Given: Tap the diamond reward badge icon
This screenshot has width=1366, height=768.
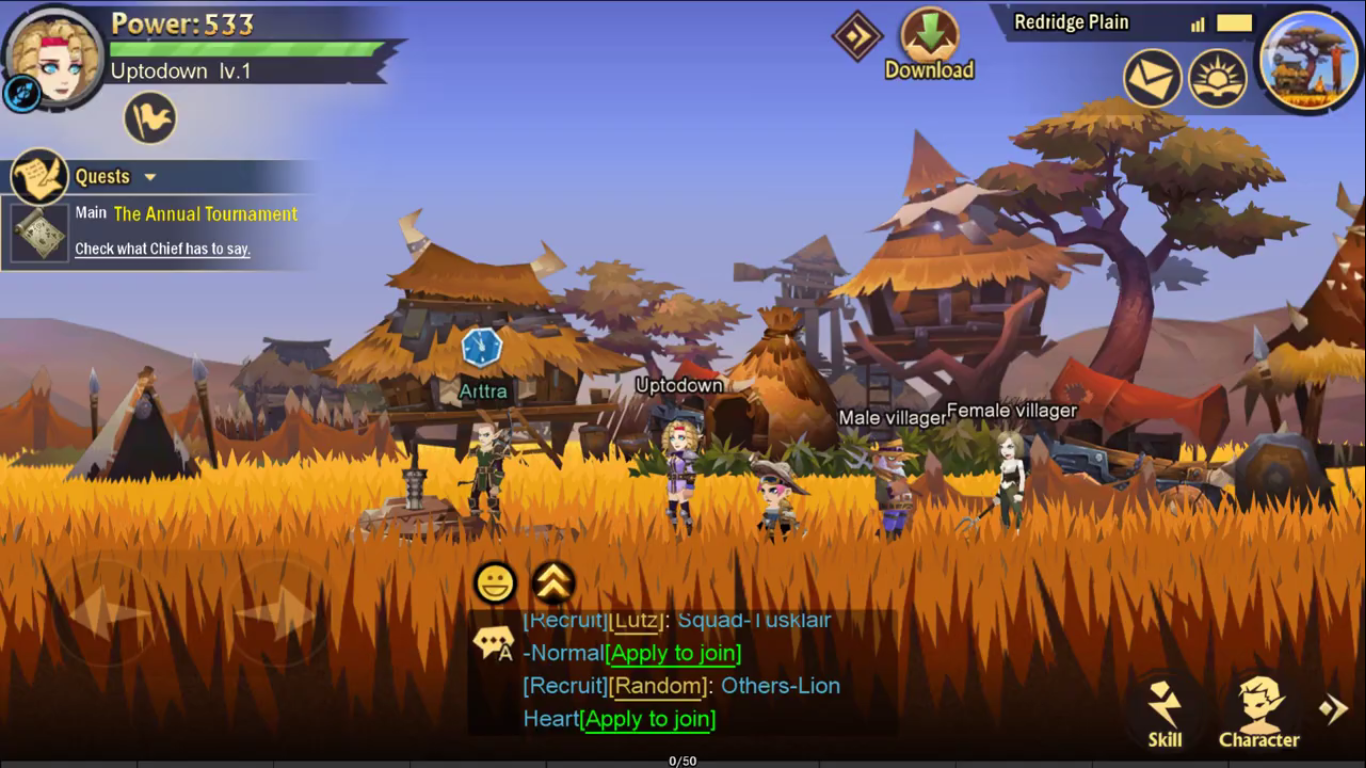Looking at the screenshot, I should point(858,40).
